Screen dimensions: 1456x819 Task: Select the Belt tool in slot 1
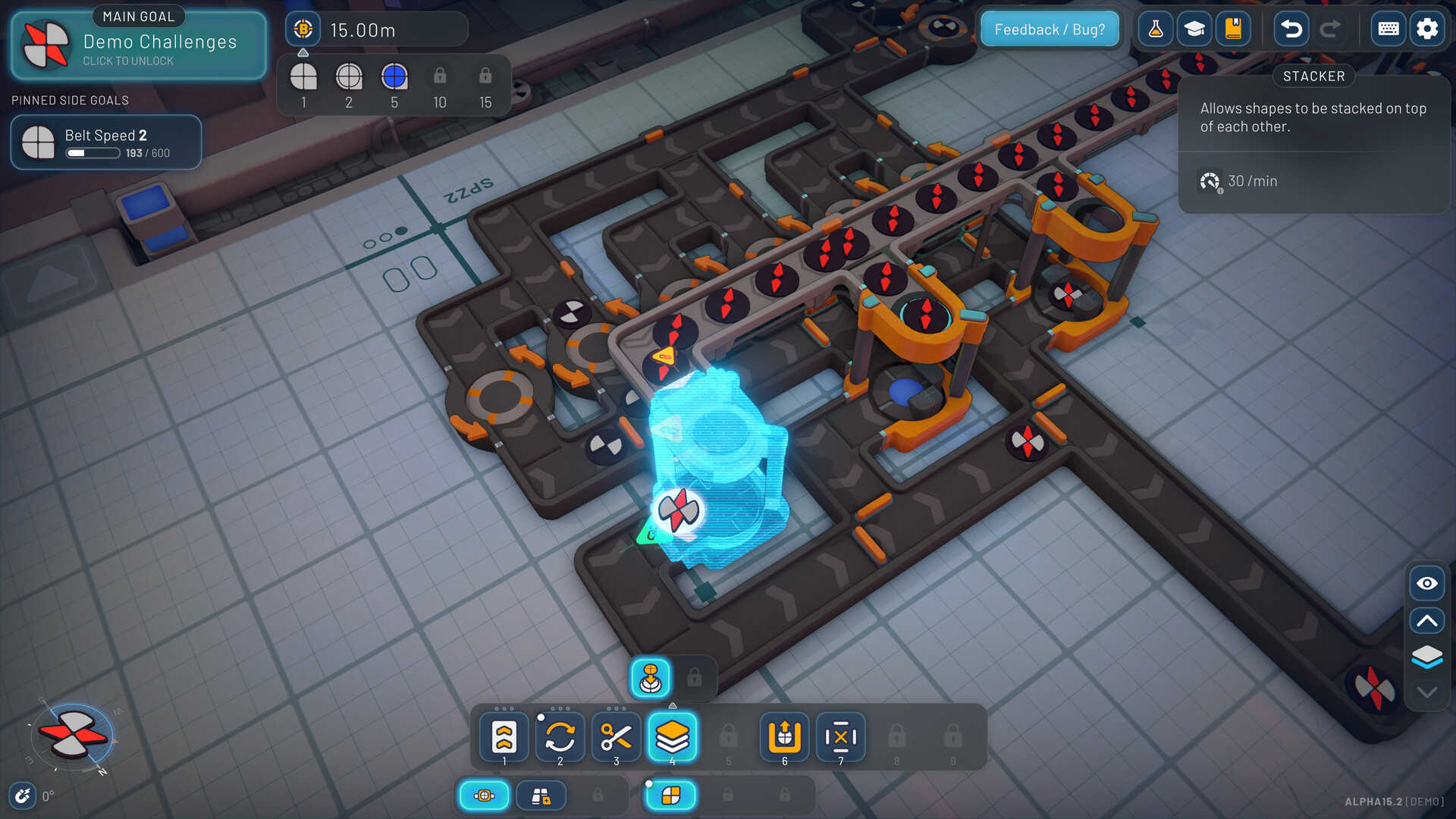click(x=504, y=736)
